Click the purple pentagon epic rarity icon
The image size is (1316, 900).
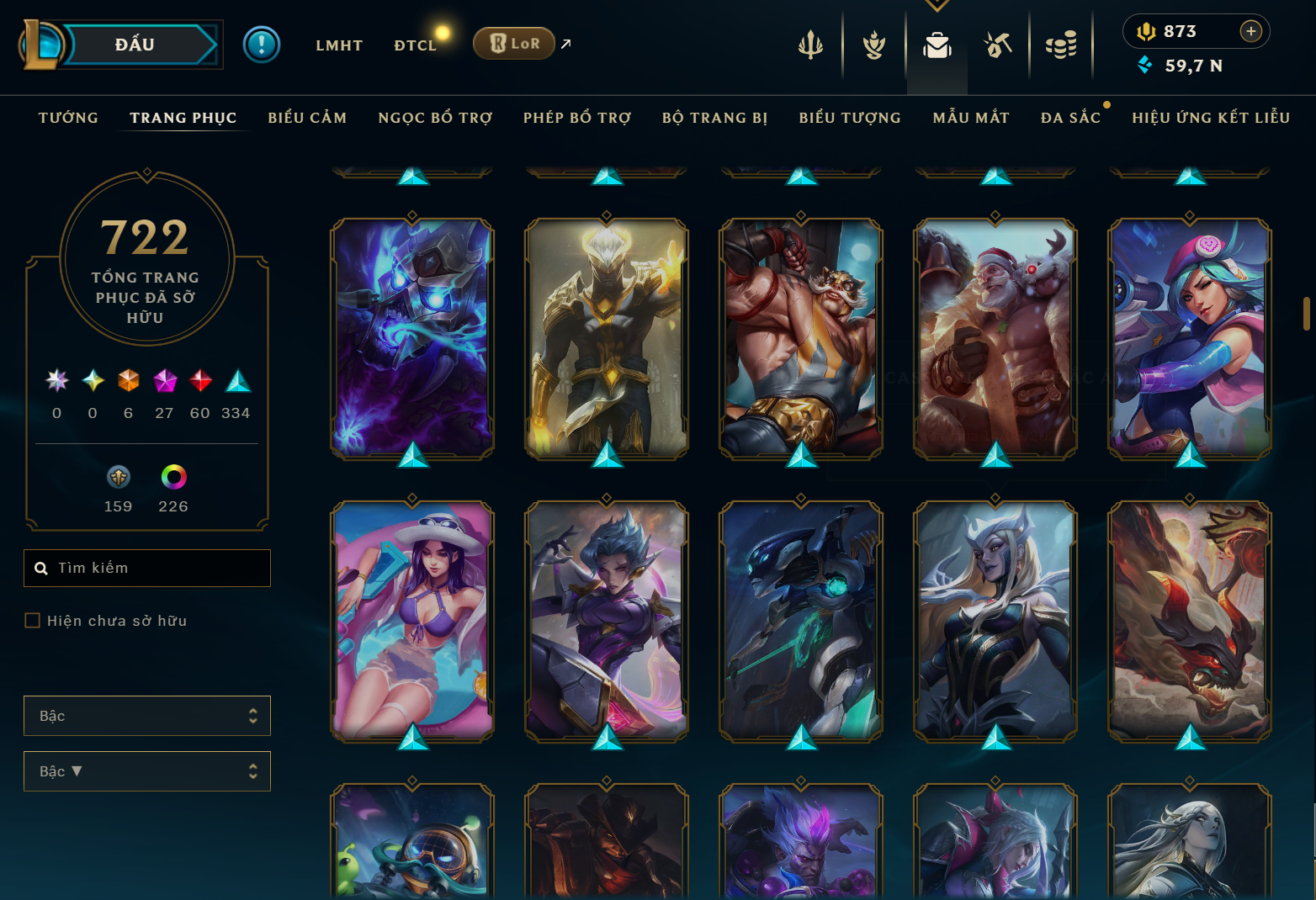[x=163, y=381]
